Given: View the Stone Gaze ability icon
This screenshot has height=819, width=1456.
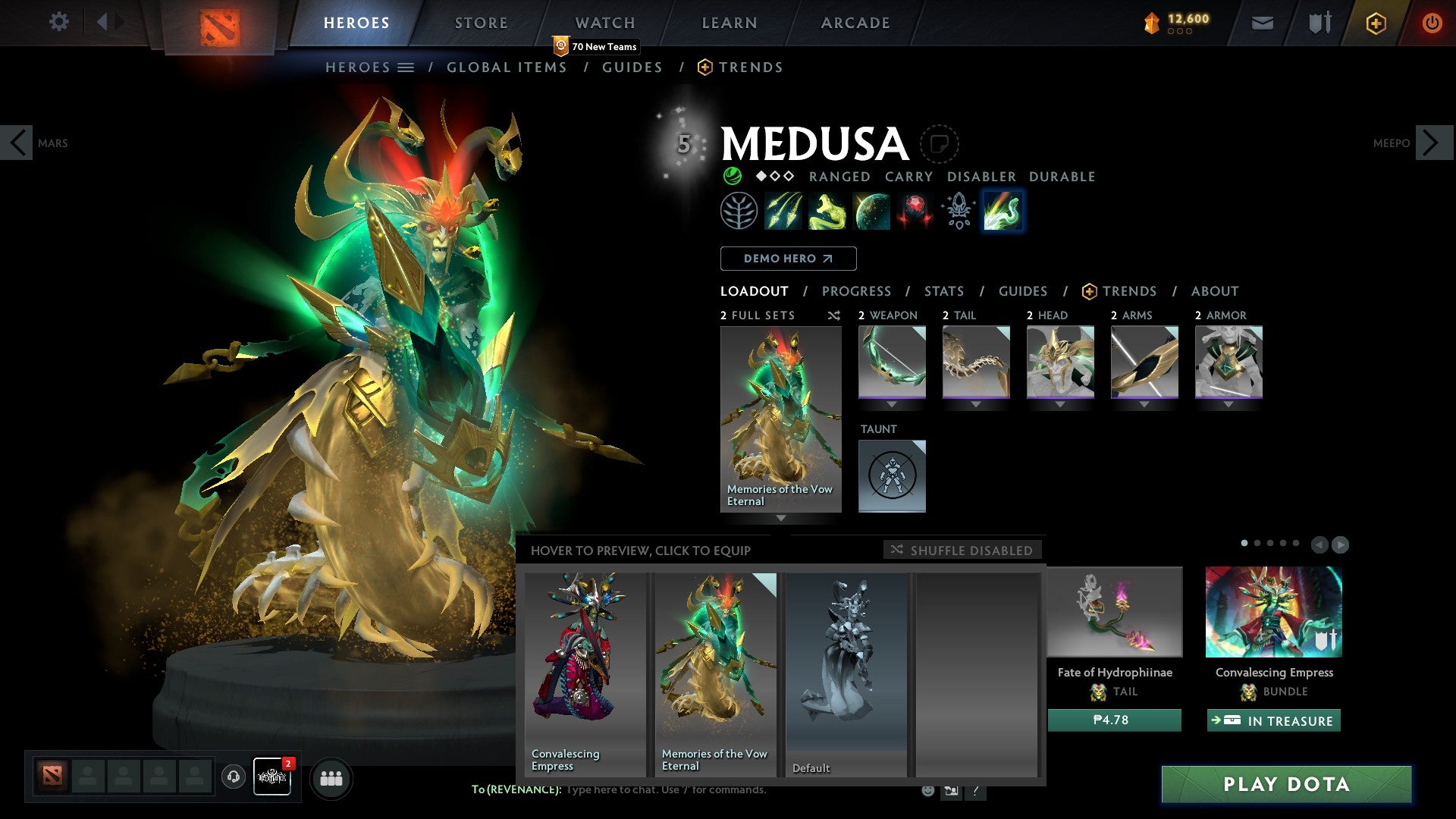Looking at the screenshot, I should (915, 212).
